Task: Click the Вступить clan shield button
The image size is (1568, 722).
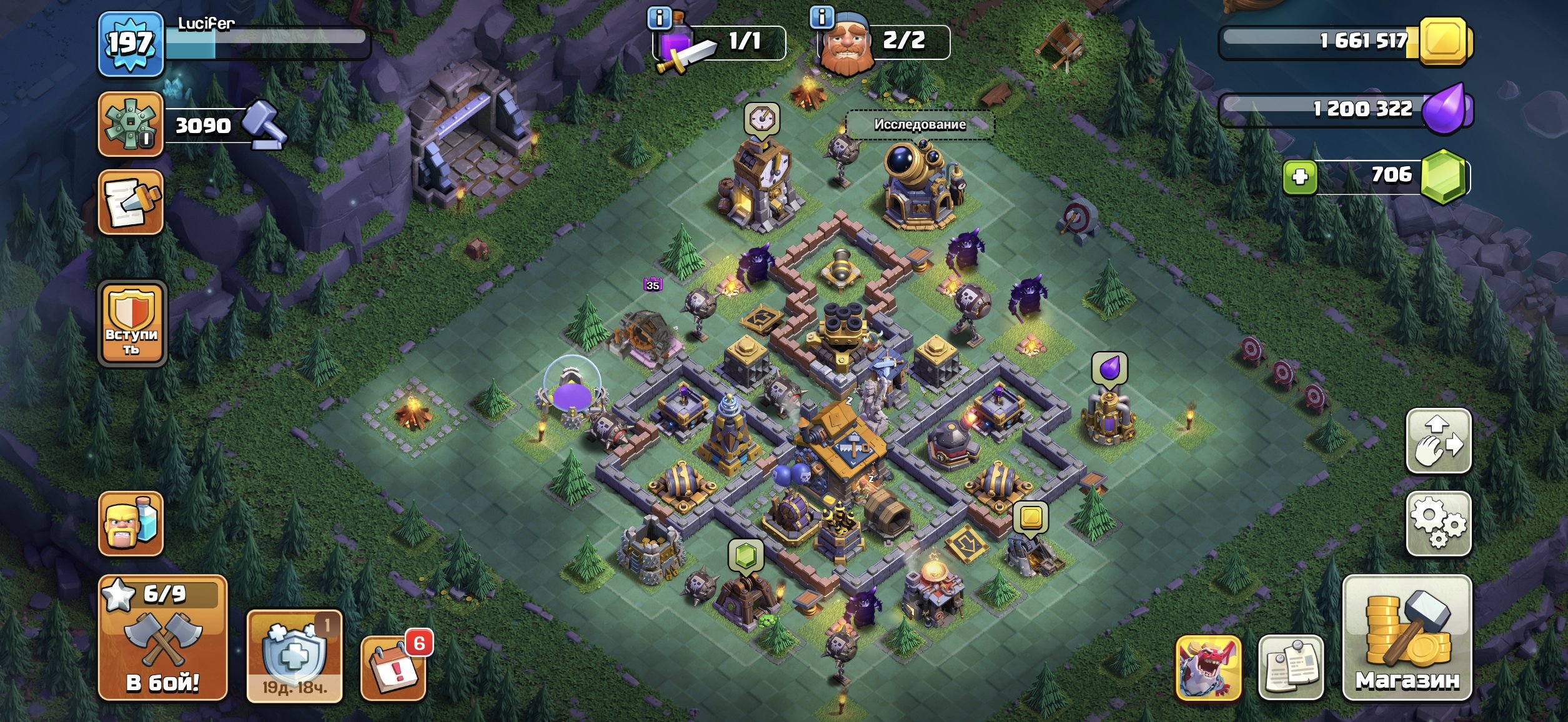Action: (x=132, y=323)
